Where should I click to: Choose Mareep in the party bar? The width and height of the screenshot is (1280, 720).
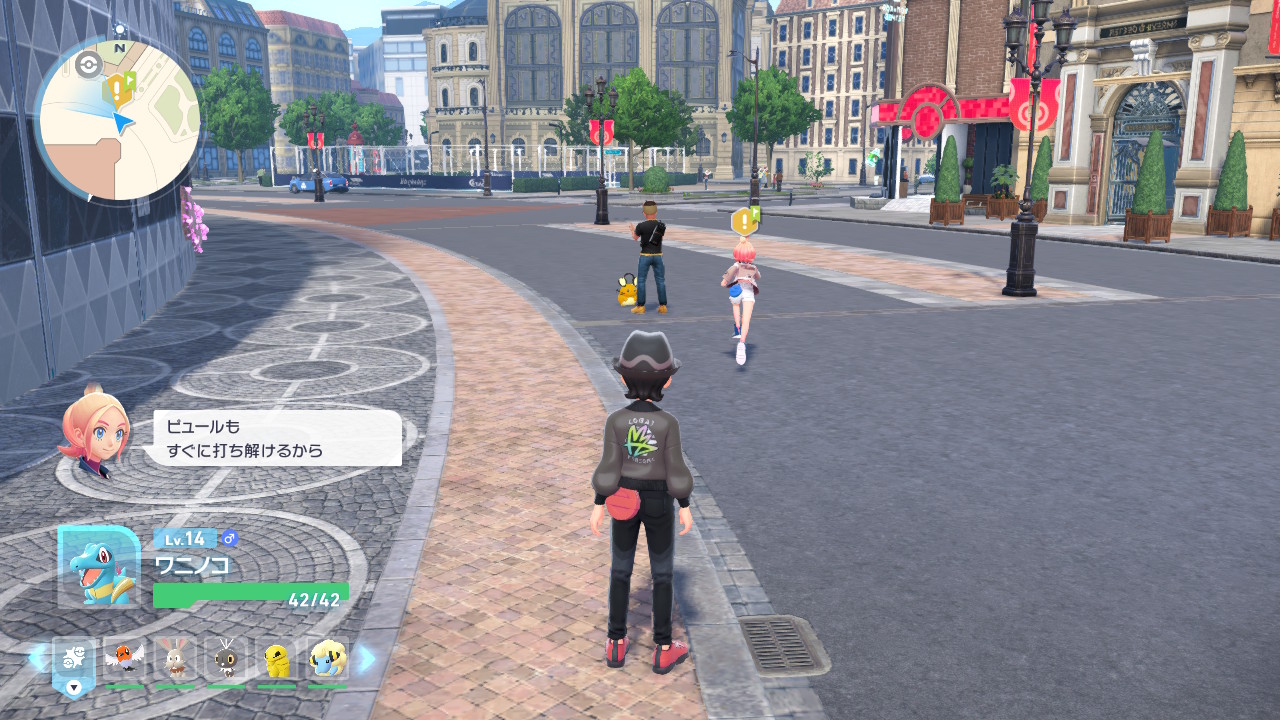click(x=327, y=660)
